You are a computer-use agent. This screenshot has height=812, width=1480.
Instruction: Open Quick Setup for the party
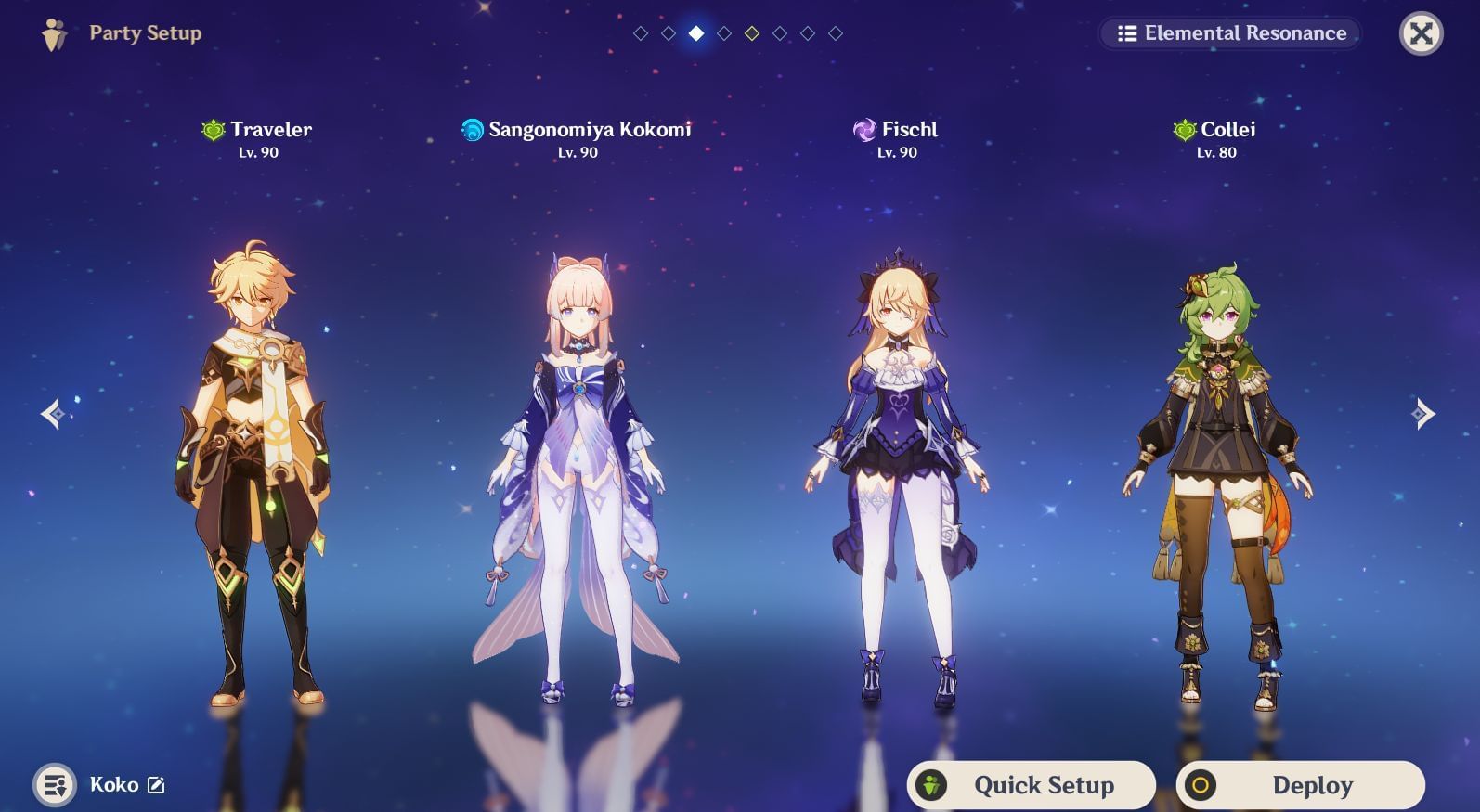[x=1032, y=785]
